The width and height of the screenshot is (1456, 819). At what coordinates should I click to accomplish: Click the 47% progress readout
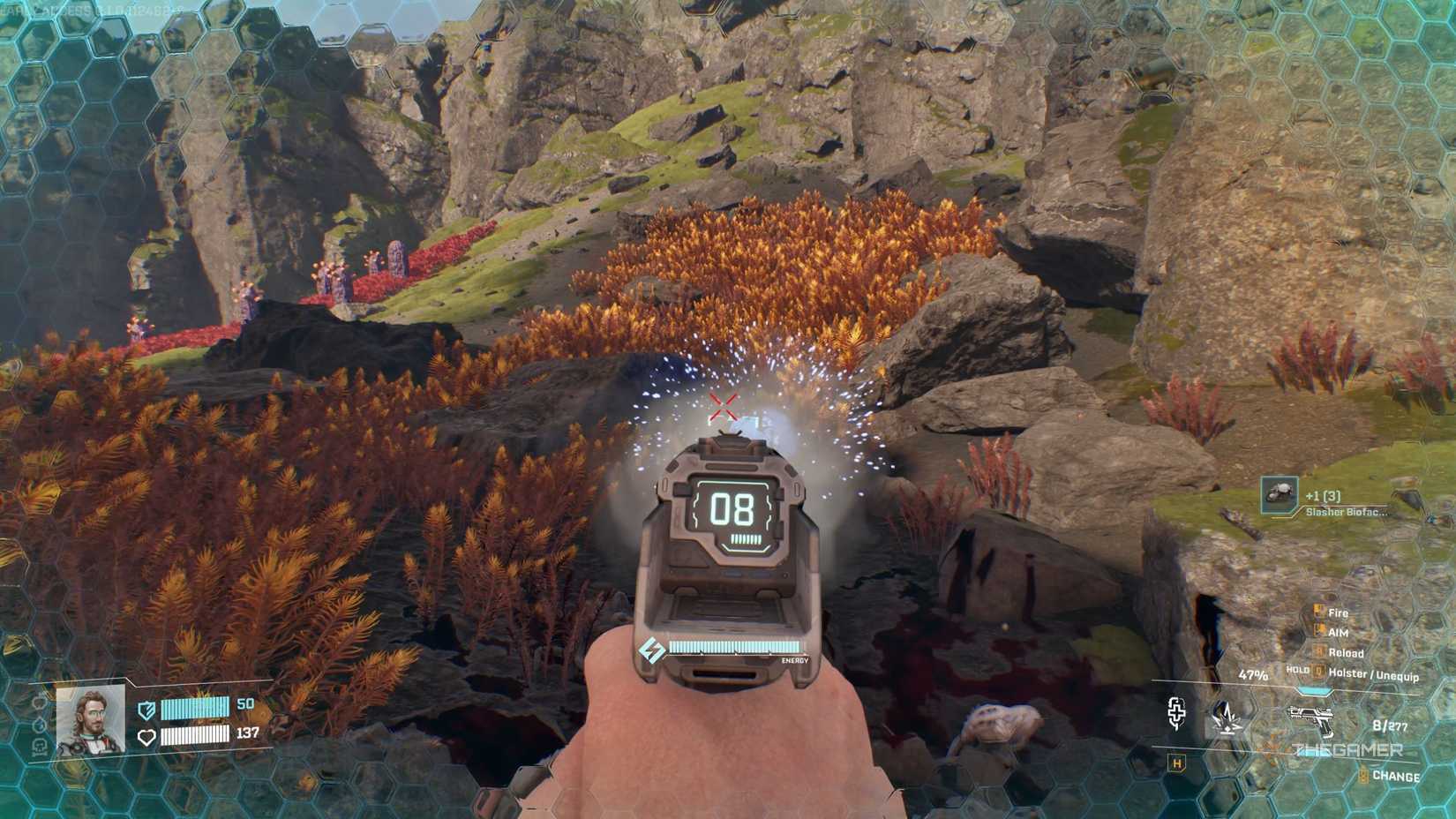click(1255, 675)
